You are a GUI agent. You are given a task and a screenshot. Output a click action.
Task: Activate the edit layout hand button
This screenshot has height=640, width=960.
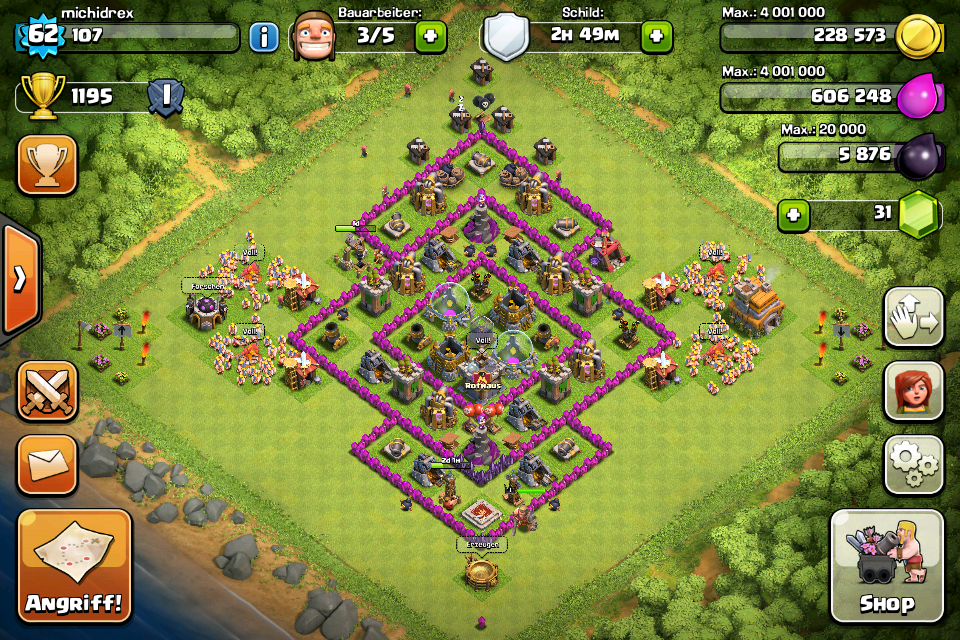coord(913,318)
